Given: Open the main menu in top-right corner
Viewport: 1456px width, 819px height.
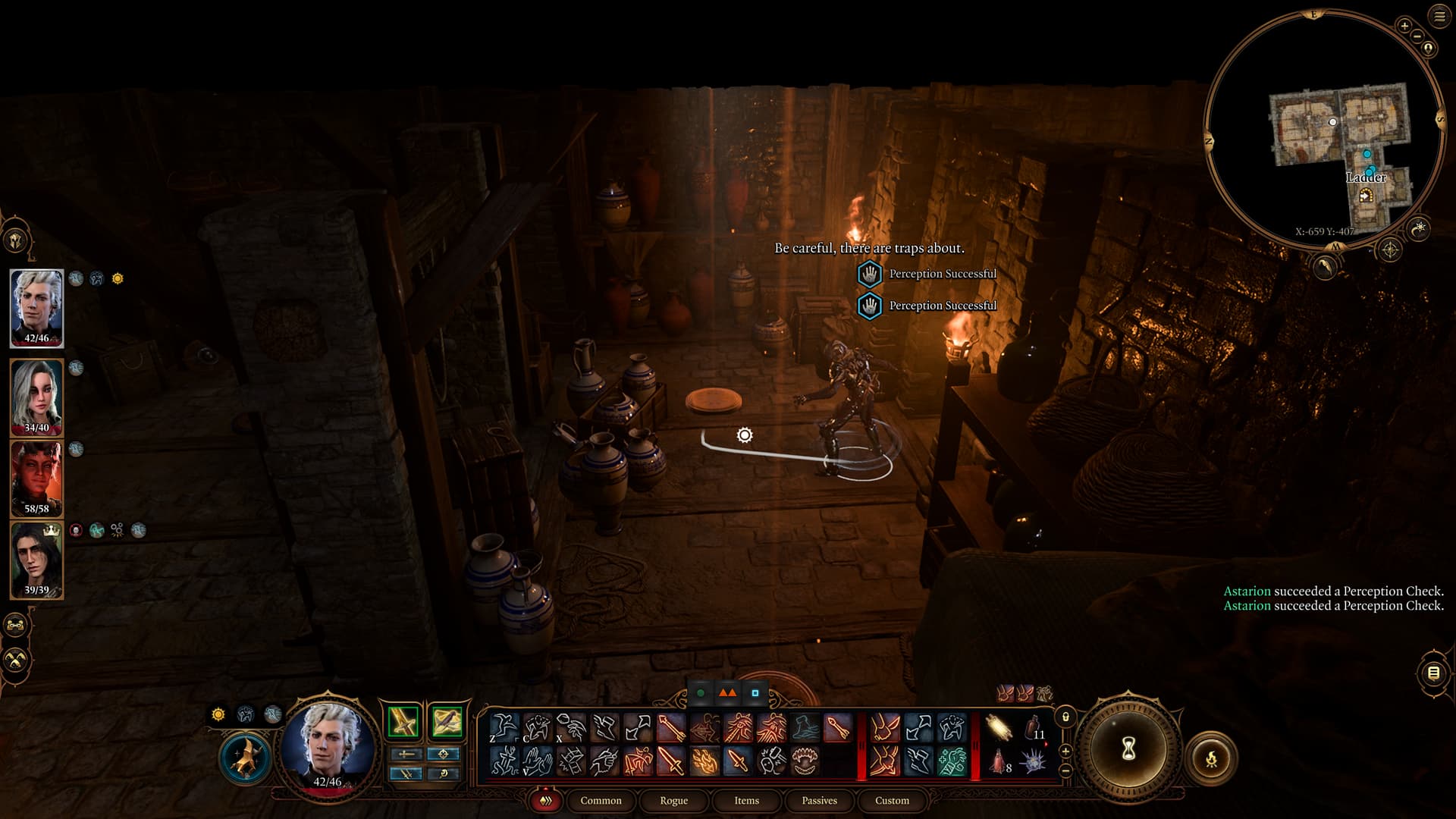Looking at the screenshot, I should [1439, 17].
